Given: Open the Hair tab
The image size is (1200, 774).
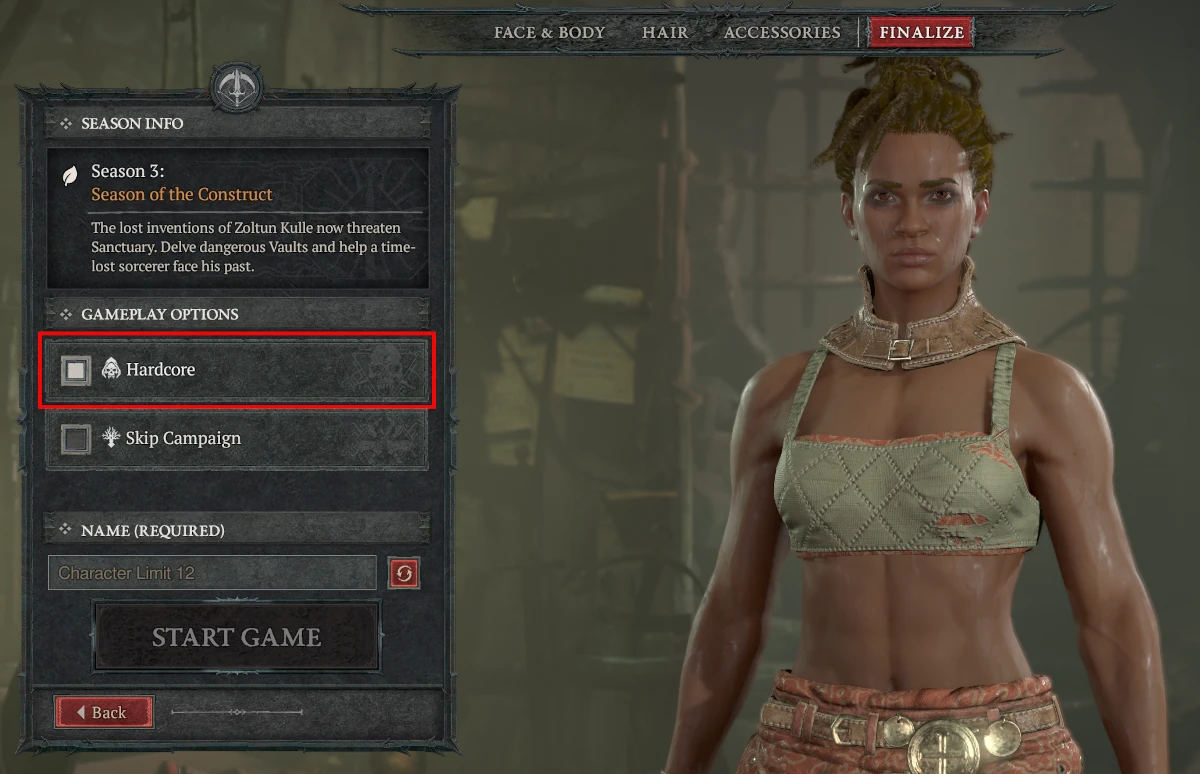Looking at the screenshot, I should click(665, 32).
